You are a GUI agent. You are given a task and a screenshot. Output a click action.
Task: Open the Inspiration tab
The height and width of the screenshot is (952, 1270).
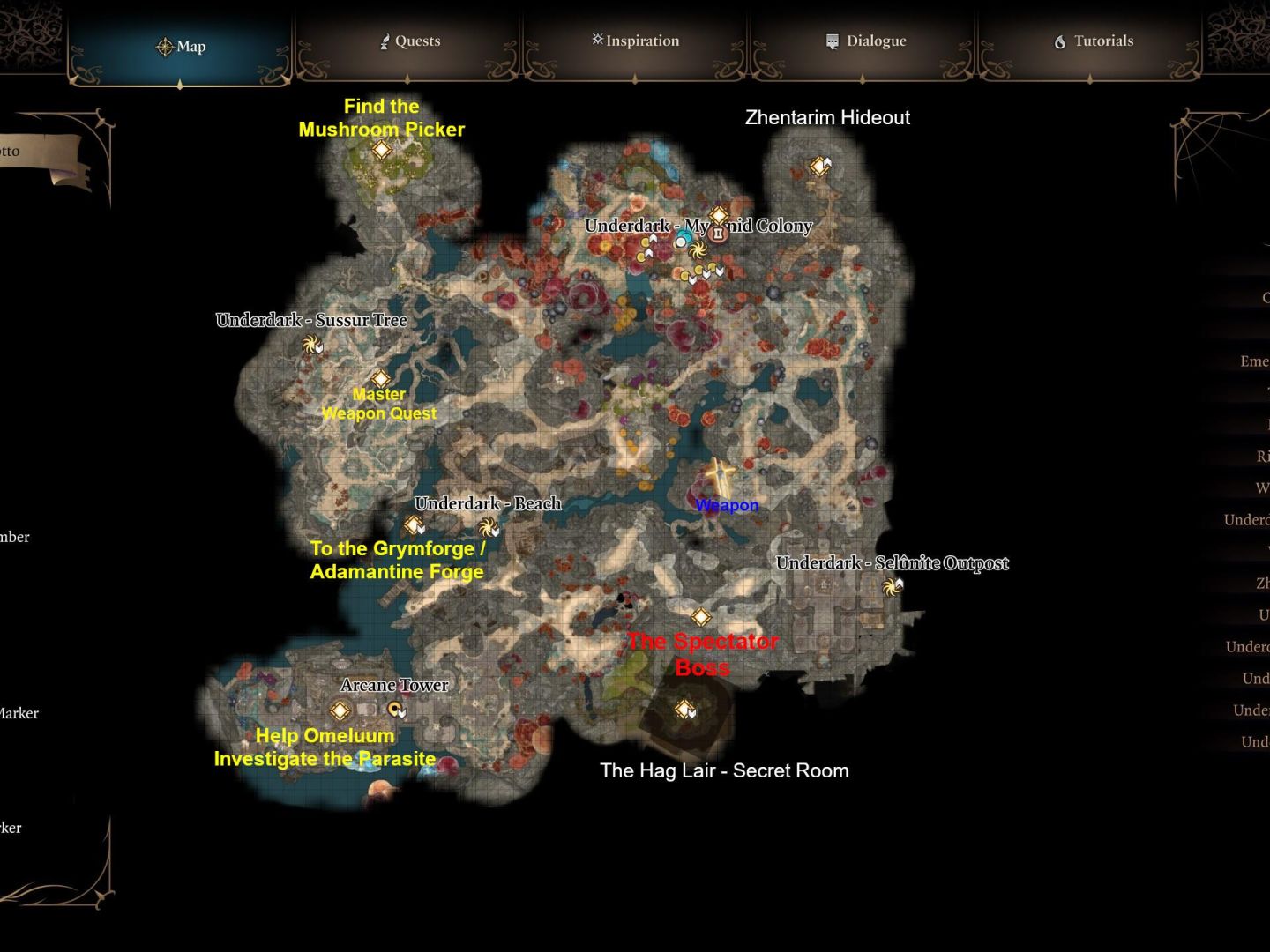point(634,41)
